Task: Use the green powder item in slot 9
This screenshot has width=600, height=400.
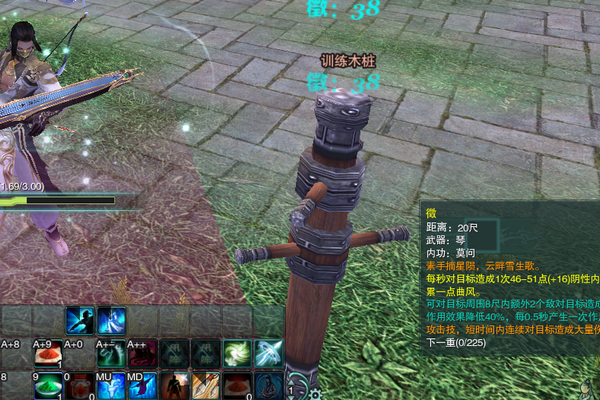Action: click(49, 385)
